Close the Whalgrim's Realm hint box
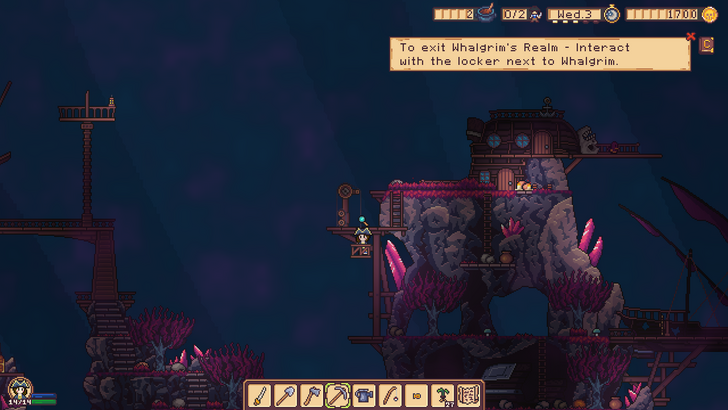728x410 pixels. (690, 37)
